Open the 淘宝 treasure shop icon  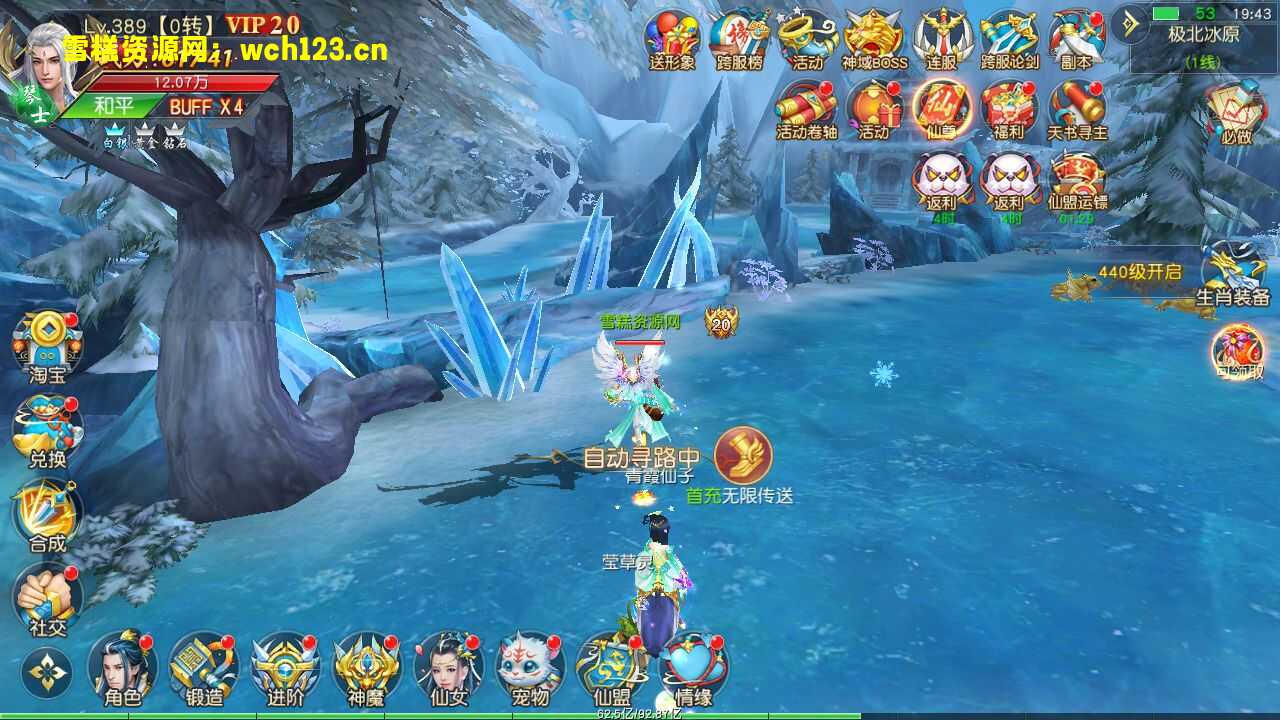(47, 347)
